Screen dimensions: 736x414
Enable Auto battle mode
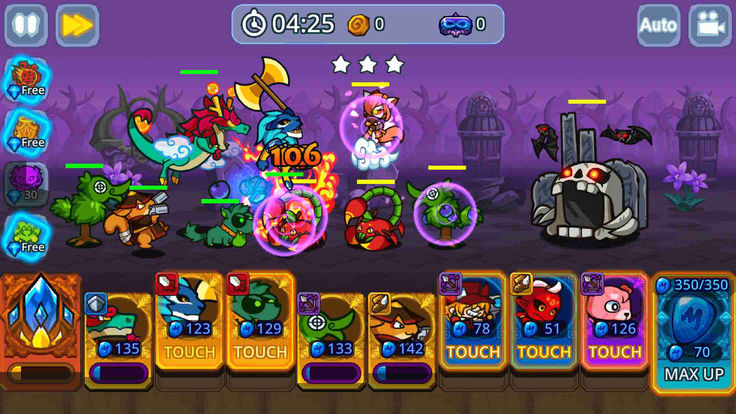[658, 25]
